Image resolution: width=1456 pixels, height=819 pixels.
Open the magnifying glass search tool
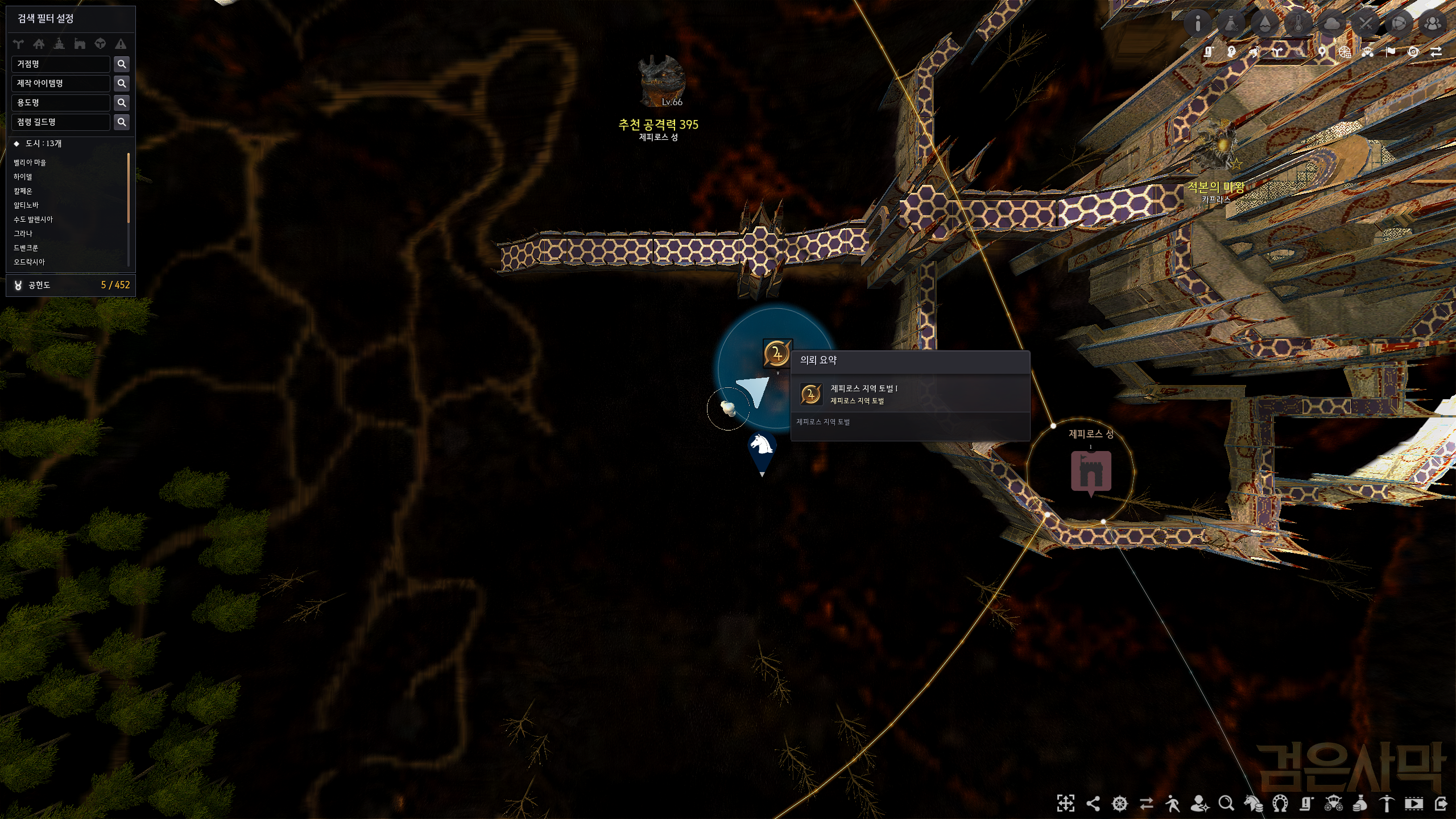tap(1226, 804)
